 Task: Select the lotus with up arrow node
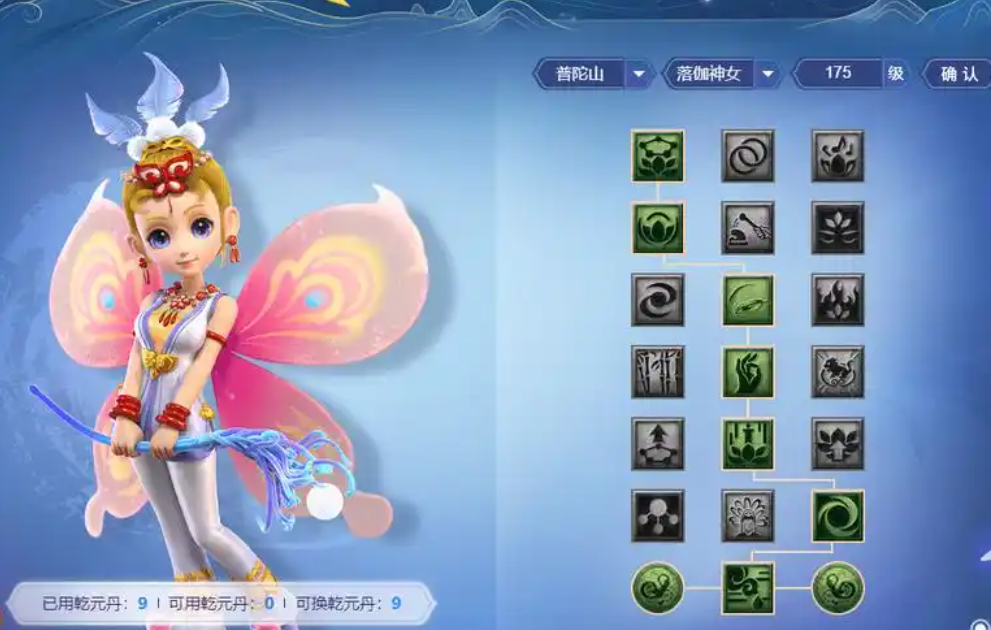click(837, 444)
